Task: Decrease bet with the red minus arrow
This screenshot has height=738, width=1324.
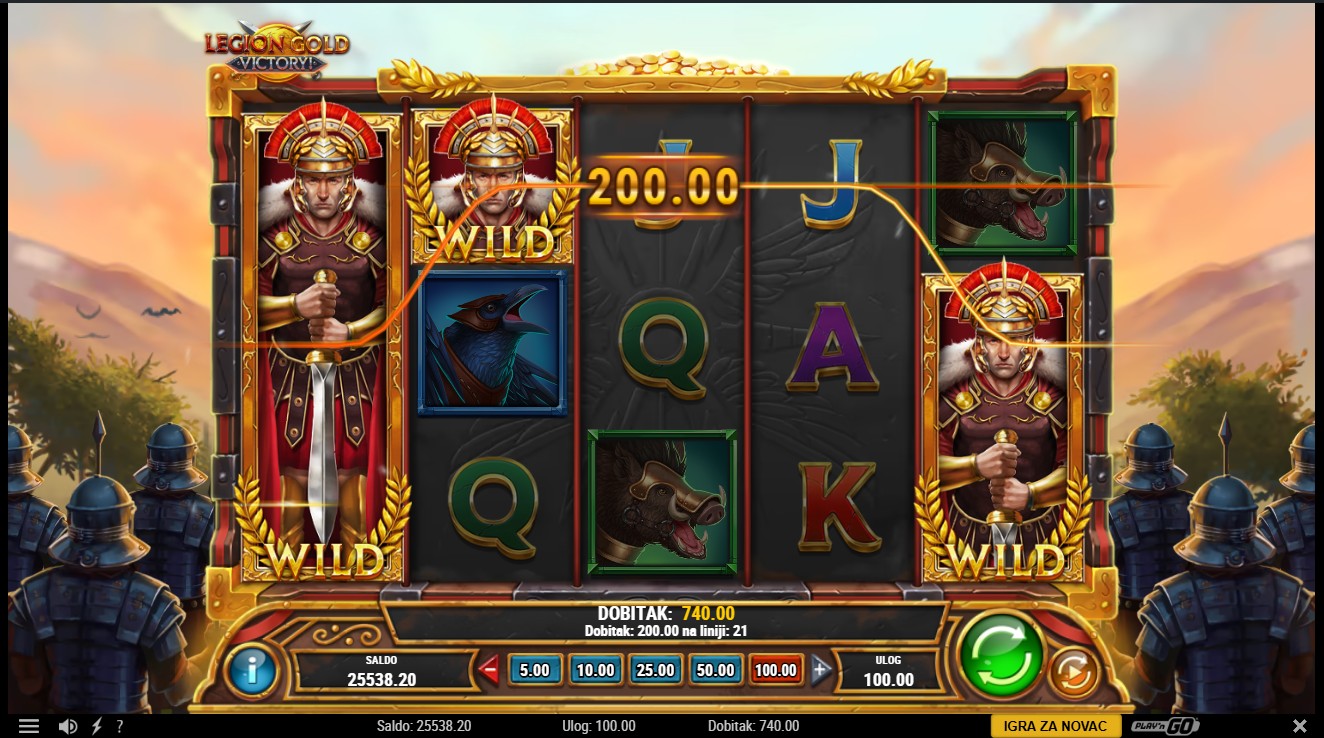Action: [x=489, y=670]
